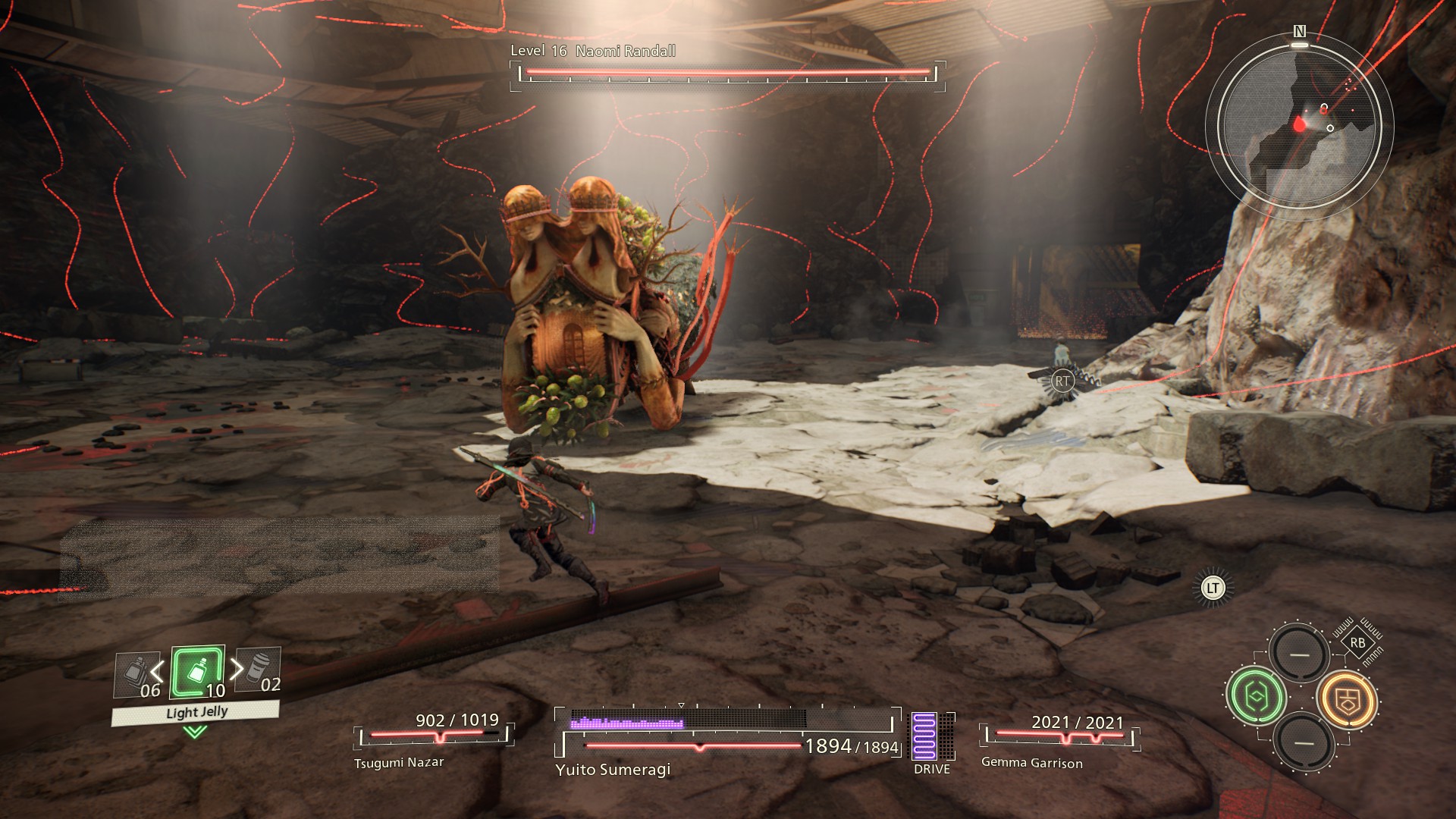
Task: Click the purple DRIVE gauge
Action: (x=924, y=736)
